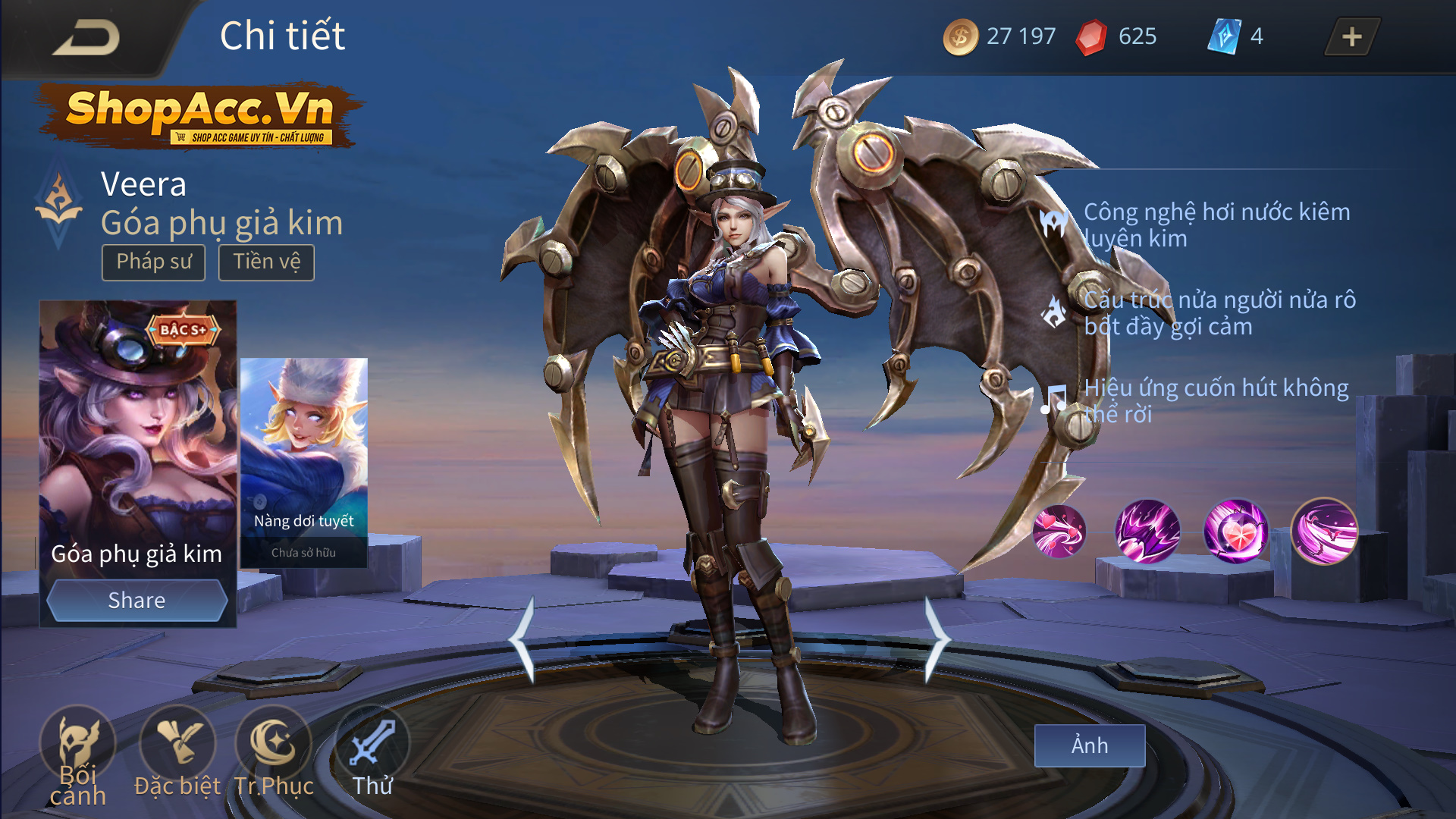View the purple swirl ultimate skill icon

point(1324,531)
